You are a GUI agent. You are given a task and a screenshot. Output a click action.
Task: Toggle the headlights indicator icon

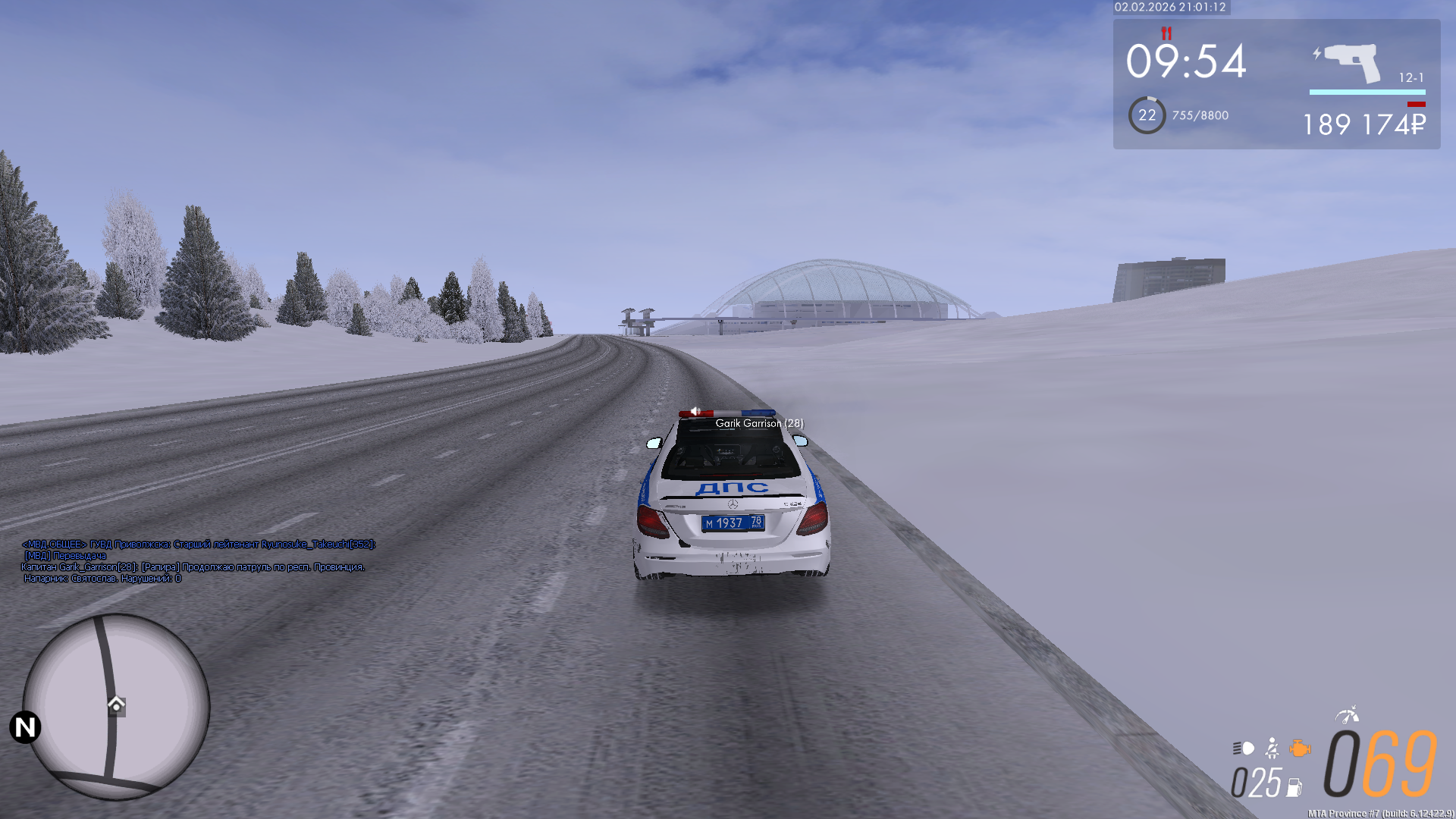(1244, 748)
